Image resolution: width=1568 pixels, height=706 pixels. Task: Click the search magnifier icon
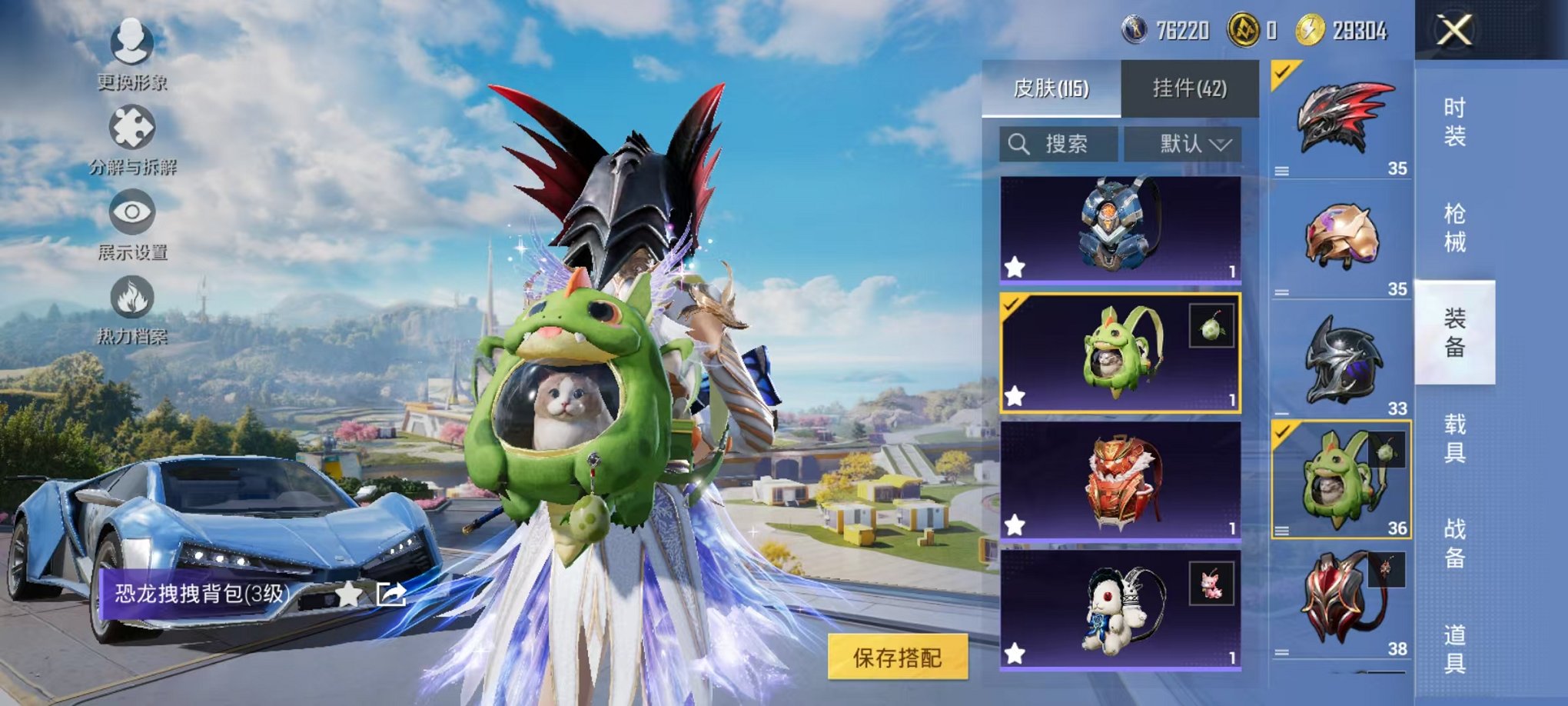(x=1020, y=142)
